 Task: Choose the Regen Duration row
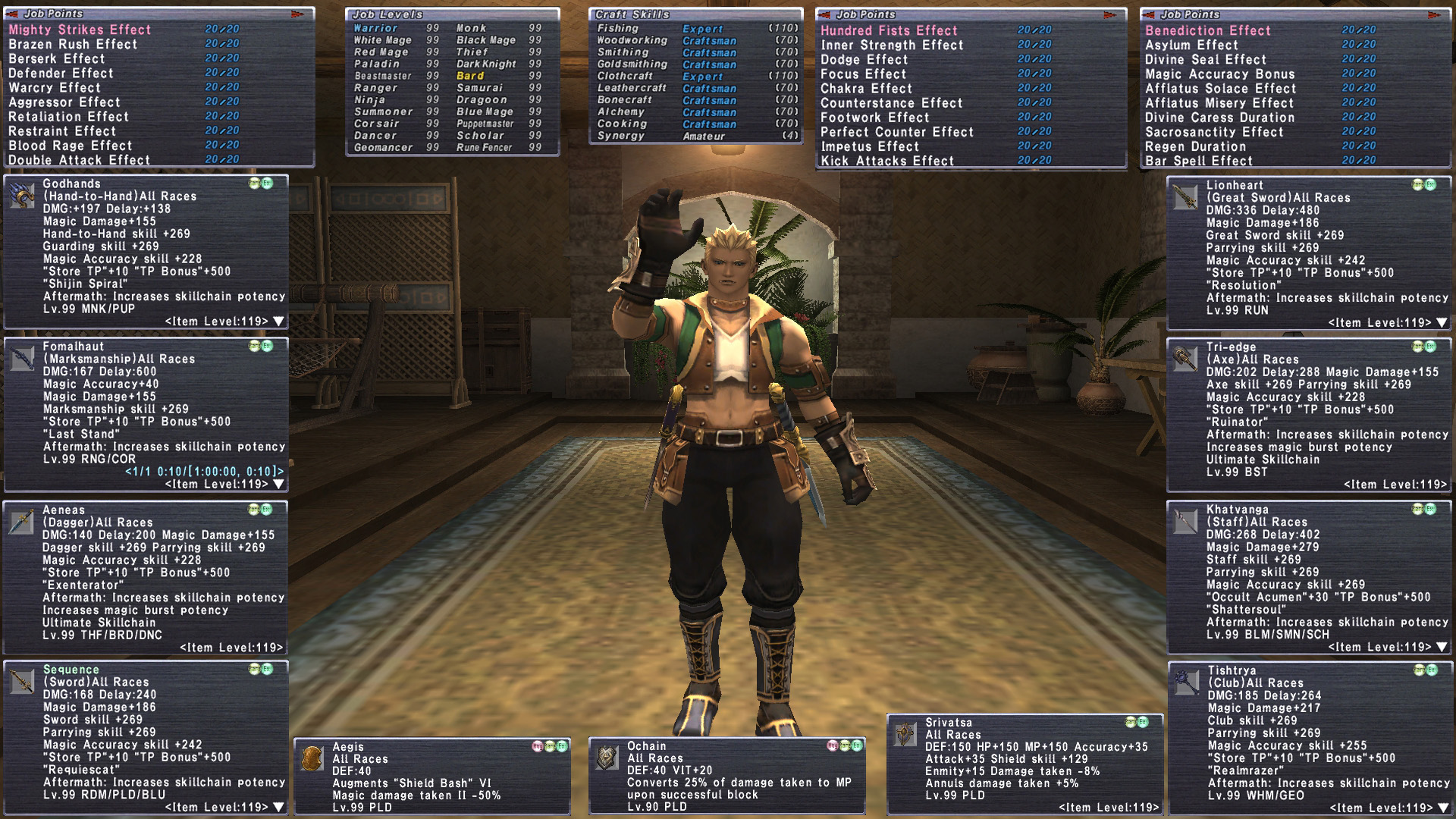[1195, 146]
